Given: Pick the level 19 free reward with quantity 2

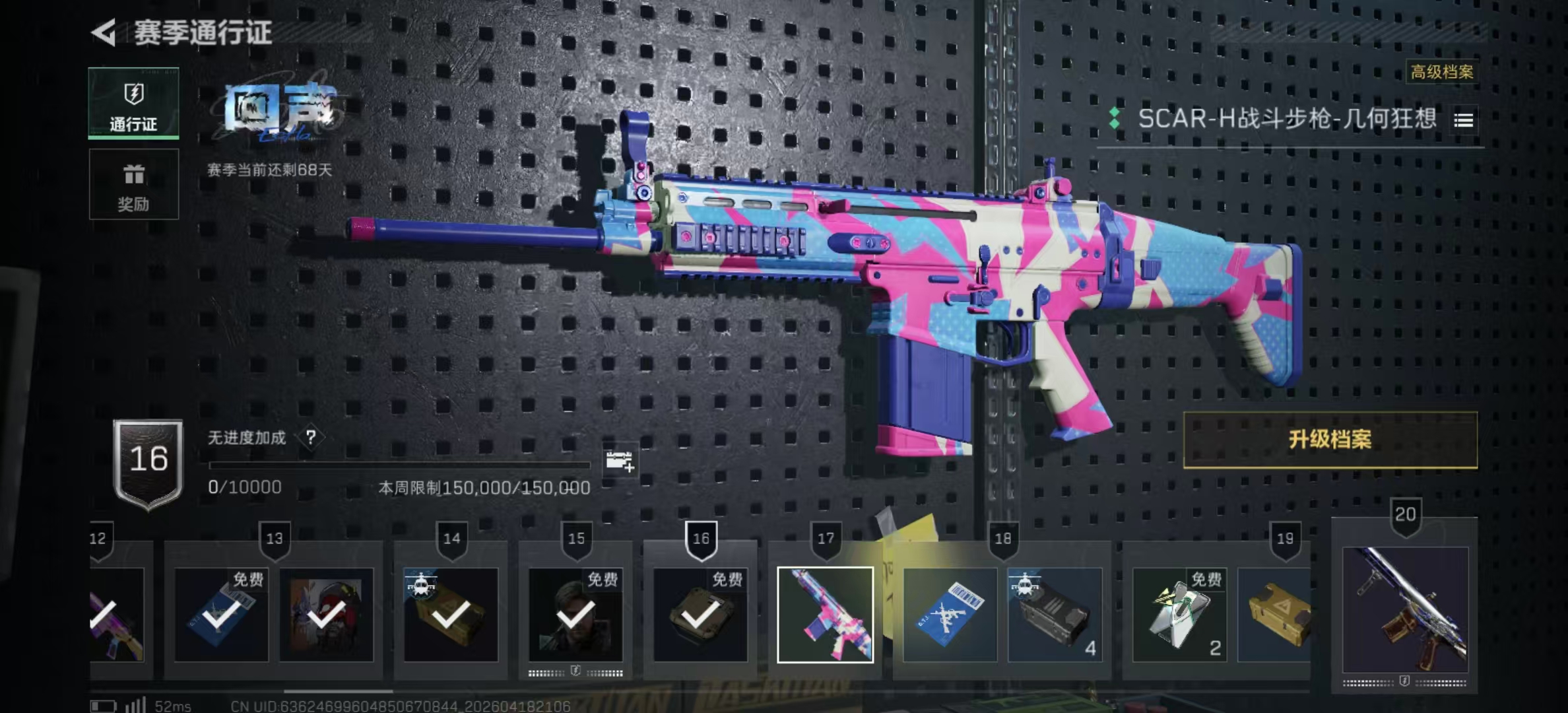Looking at the screenshot, I should pos(1179,615).
